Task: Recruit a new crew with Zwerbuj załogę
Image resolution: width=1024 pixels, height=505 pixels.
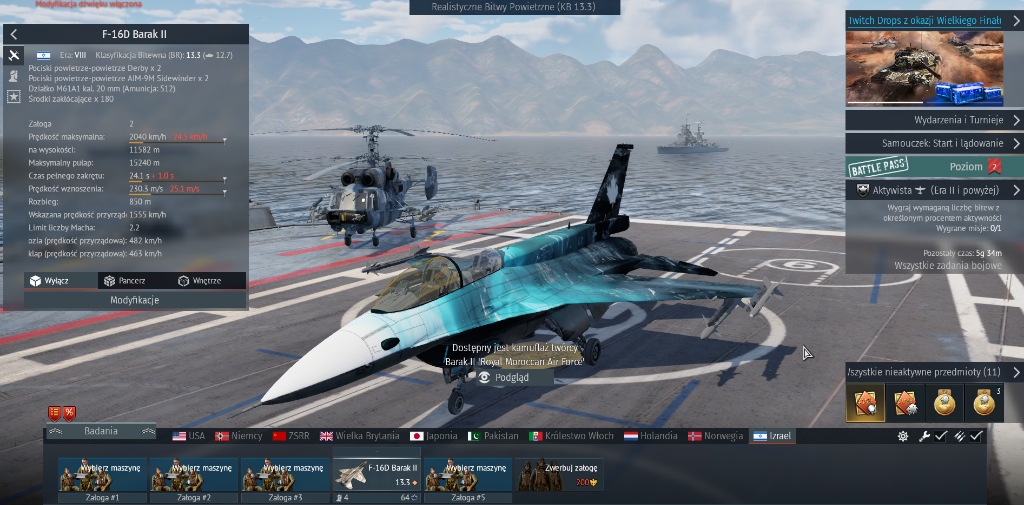Action: click(559, 475)
